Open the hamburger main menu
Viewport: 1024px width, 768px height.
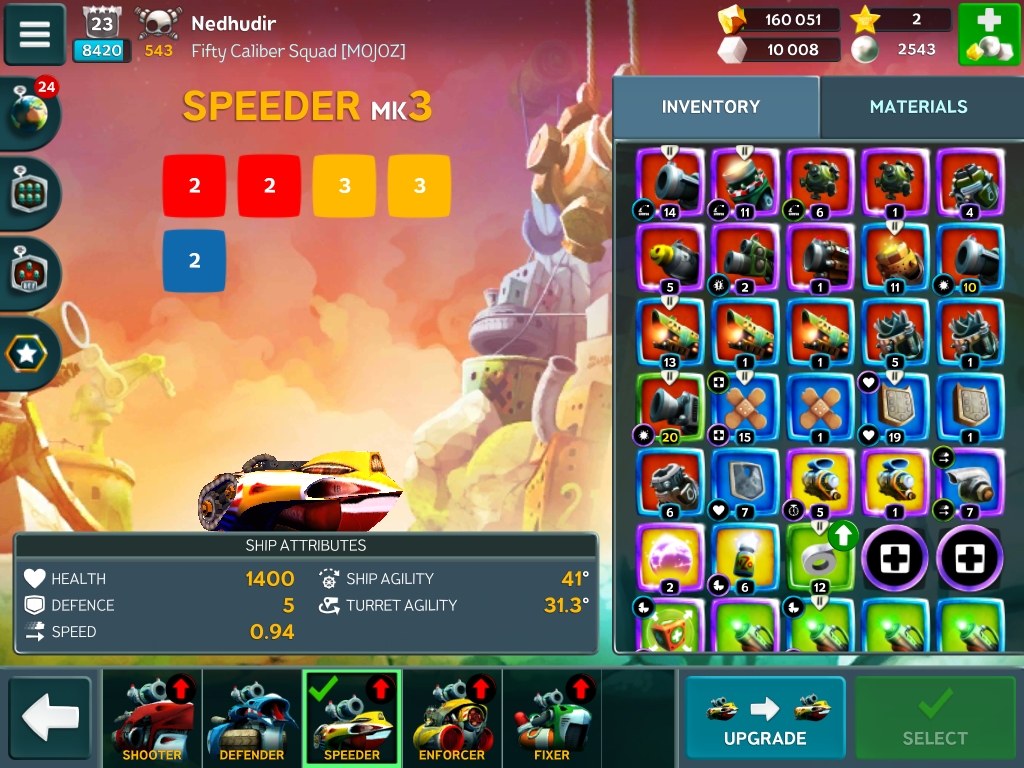(35, 34)
